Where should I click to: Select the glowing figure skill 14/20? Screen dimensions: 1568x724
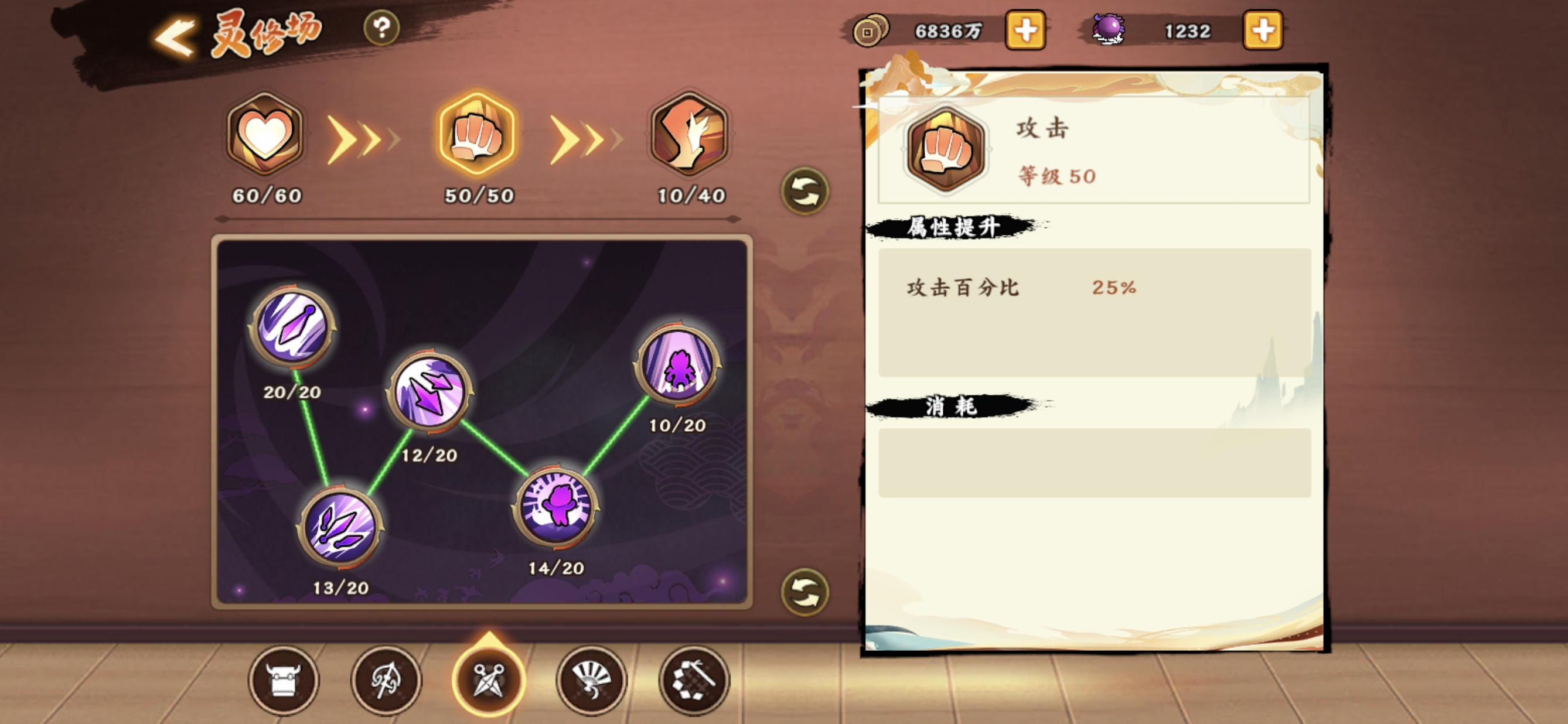[555, 505]
